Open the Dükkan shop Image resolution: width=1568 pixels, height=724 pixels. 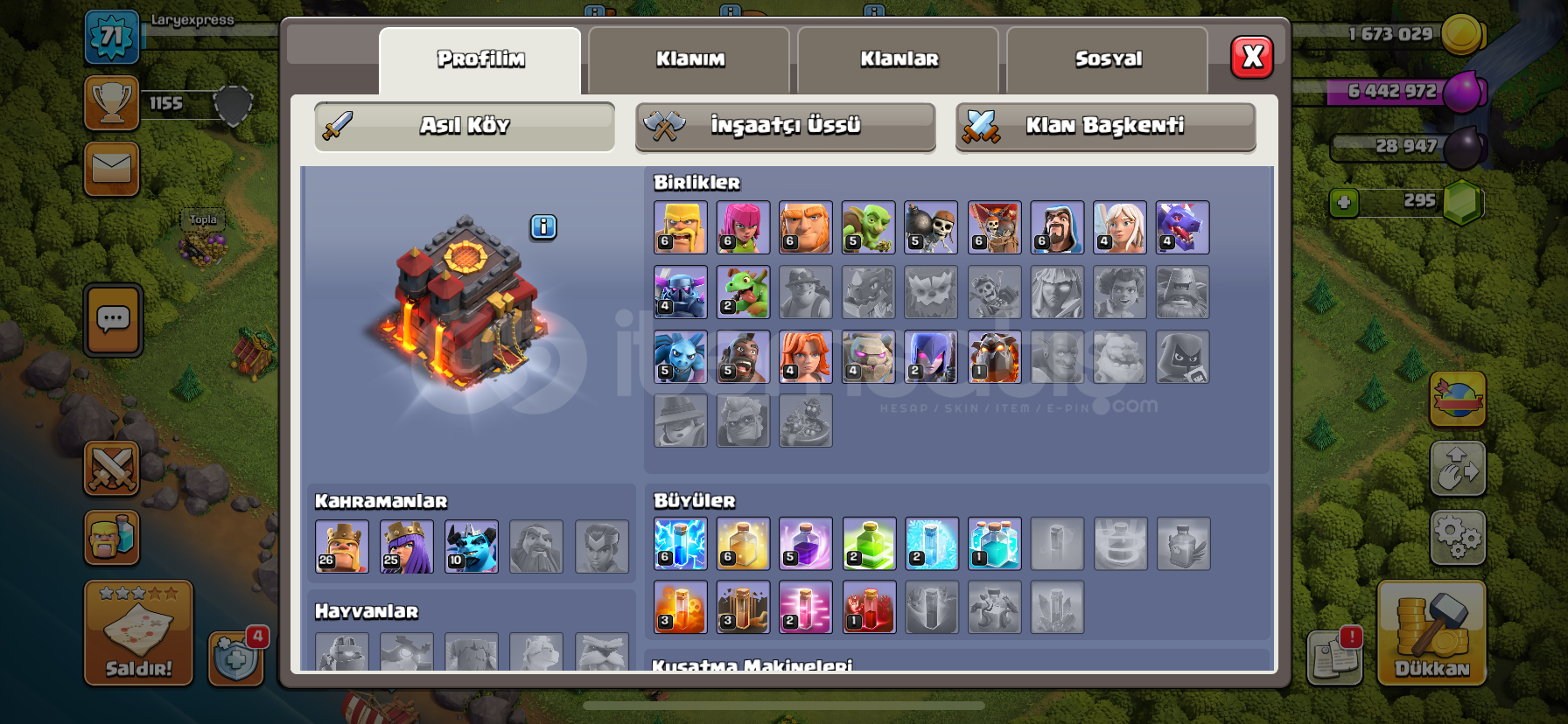click(x=1432, y=634)
